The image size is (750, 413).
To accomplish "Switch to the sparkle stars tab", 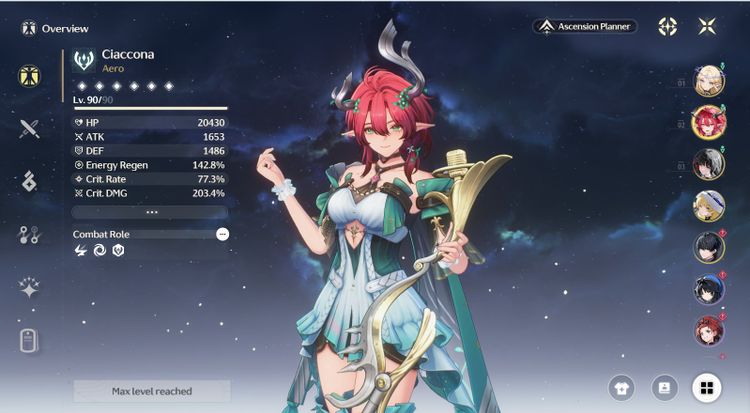I will 29,288.
